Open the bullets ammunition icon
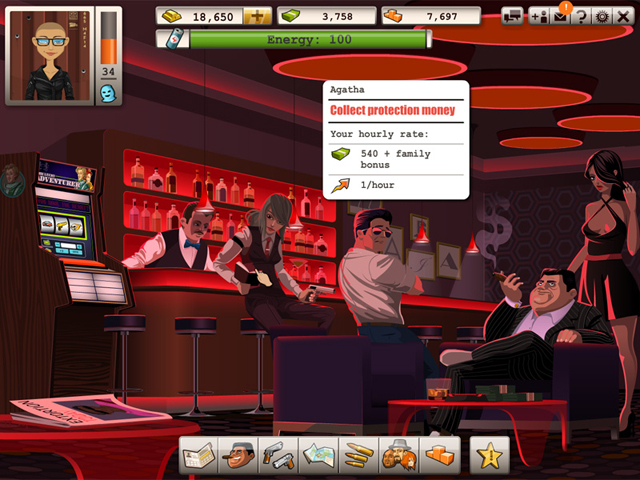The height and width of the screenshot is (480, 640). [356, 454]
